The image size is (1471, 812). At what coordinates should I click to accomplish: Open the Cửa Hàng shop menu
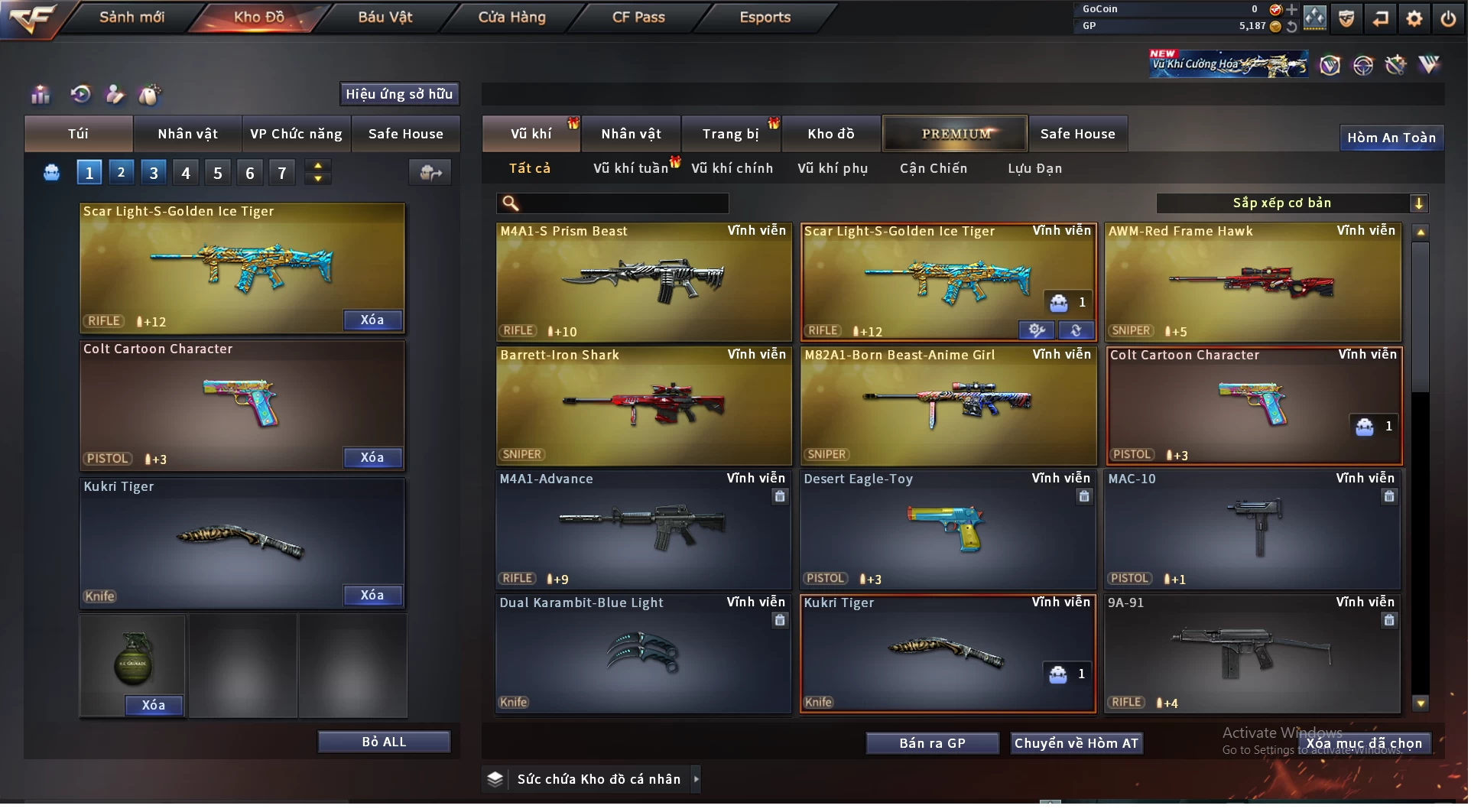coord(512,18)
